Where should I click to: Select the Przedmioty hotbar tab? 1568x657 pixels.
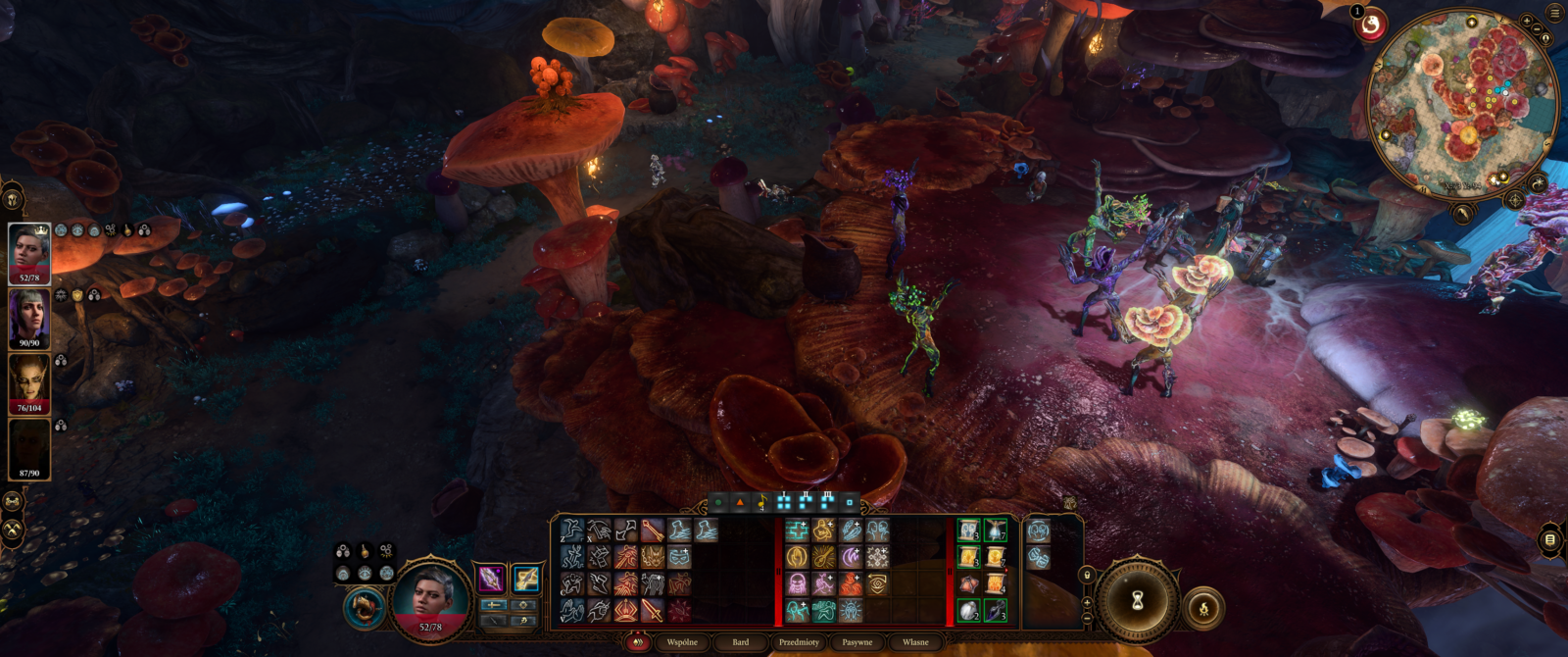(799, 642)
